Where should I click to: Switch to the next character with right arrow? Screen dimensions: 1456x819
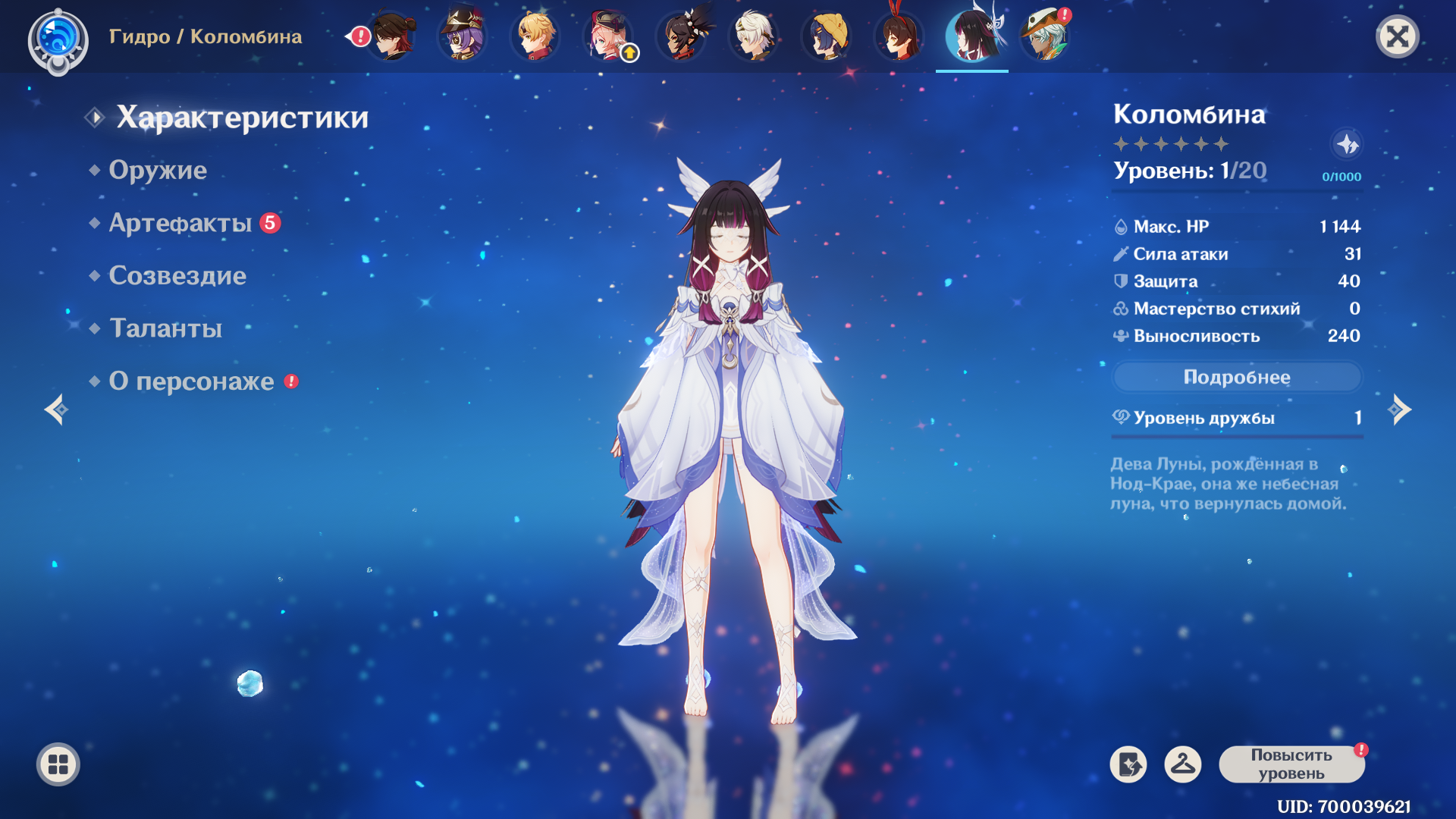[x=1399, y=410]
